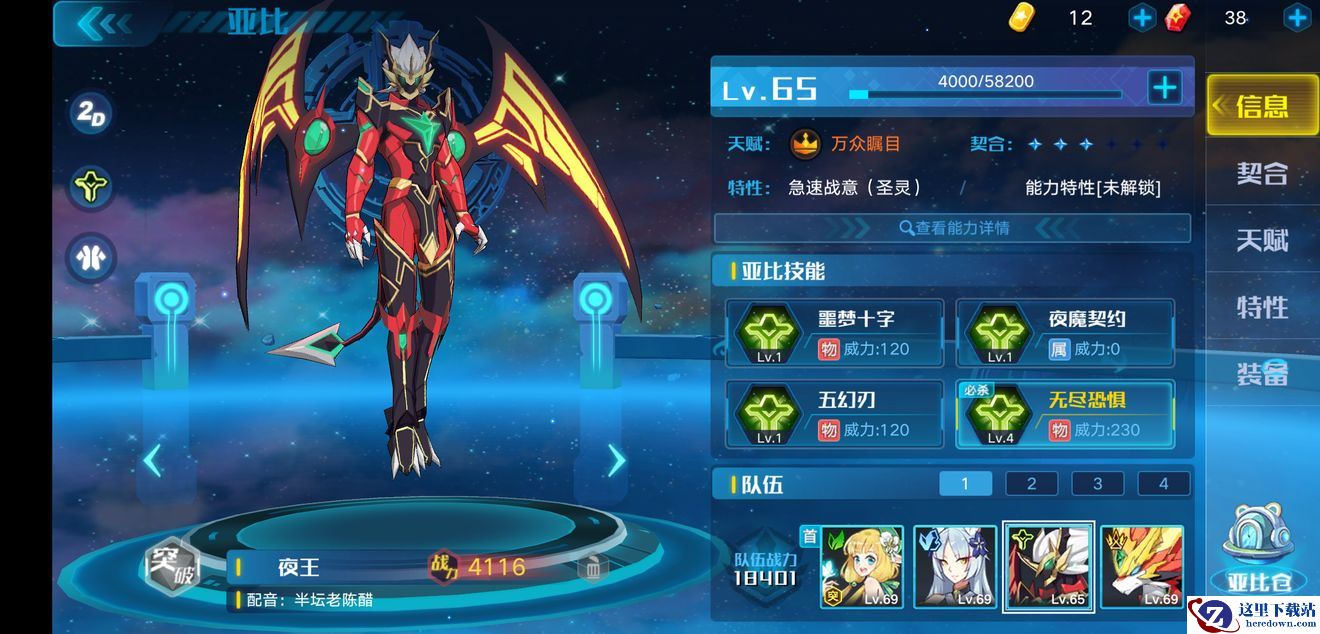The image size is (1320, 634).
Task: Switch to the 特性 tab
Action: [x=1261, y=307]
